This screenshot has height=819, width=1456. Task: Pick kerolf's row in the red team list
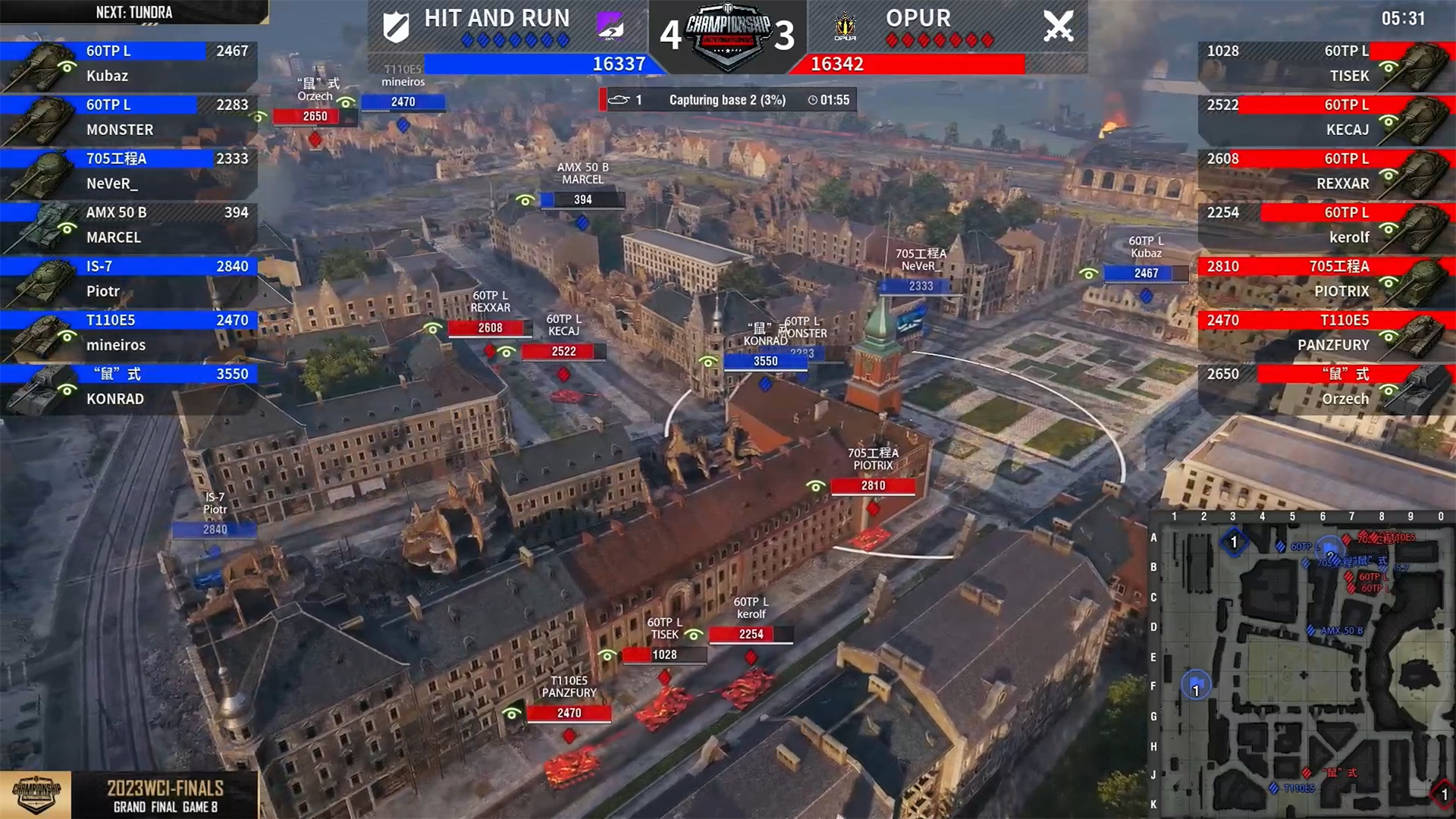click(x=1326, y=225)
